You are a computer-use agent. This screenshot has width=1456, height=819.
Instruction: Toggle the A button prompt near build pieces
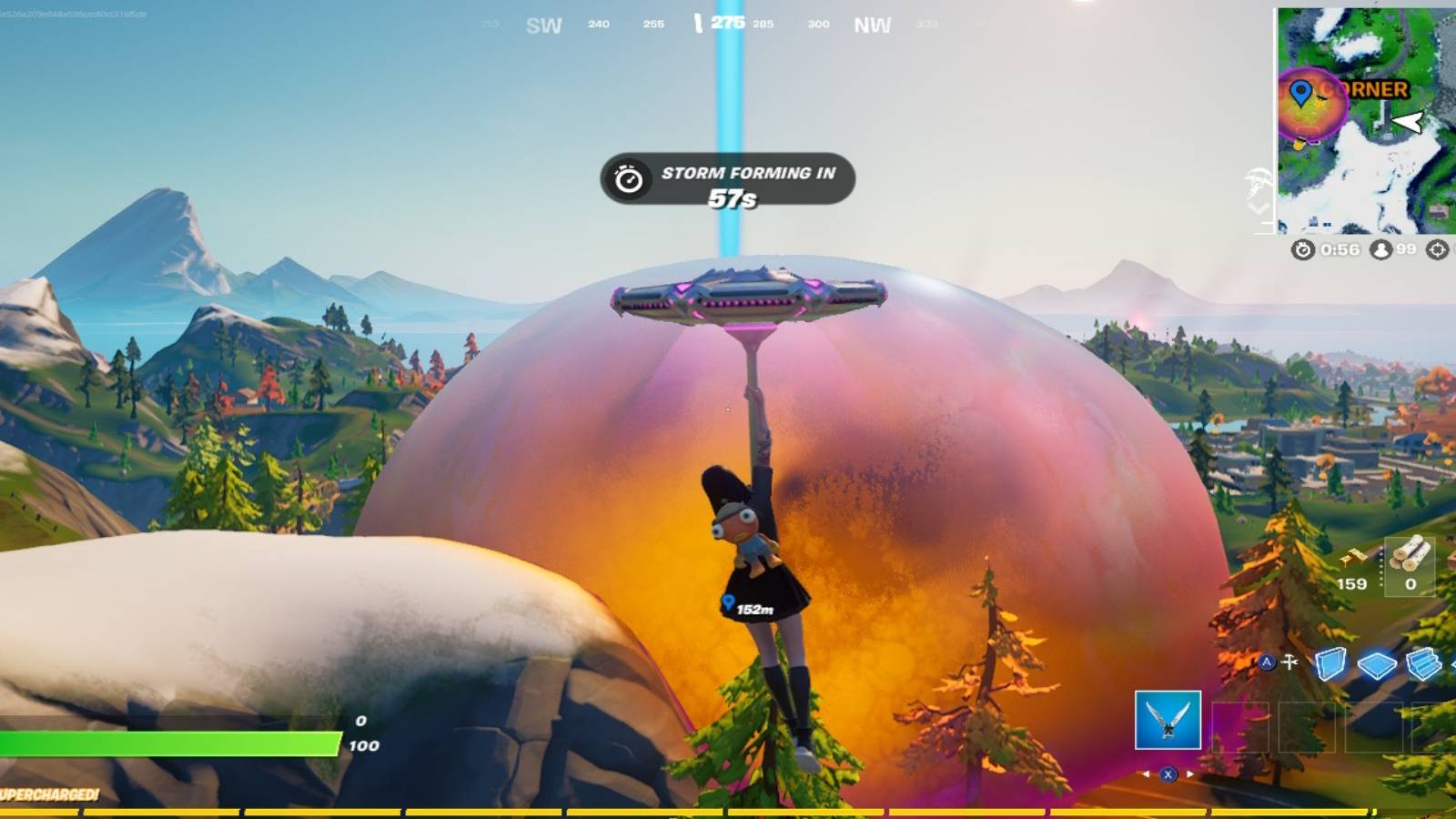pos(1267,662)
